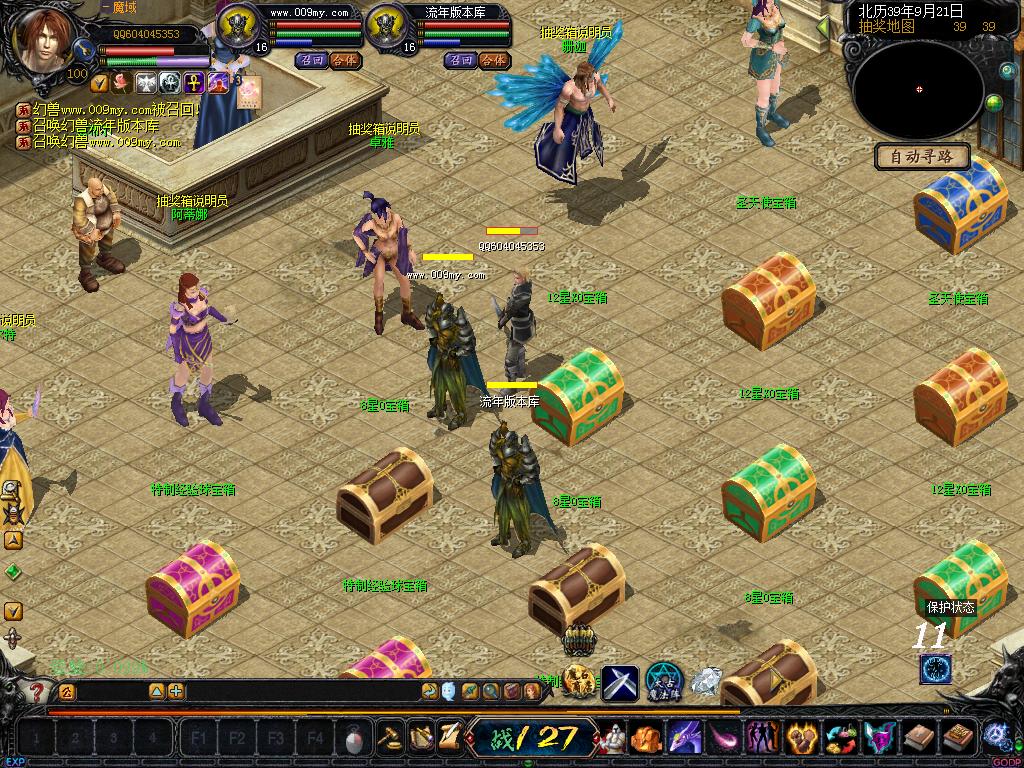Image resolution: width=1024 pixels, height=768 pixels.
Task: Click the blue clock protection status icon
Action: (935, 668)
